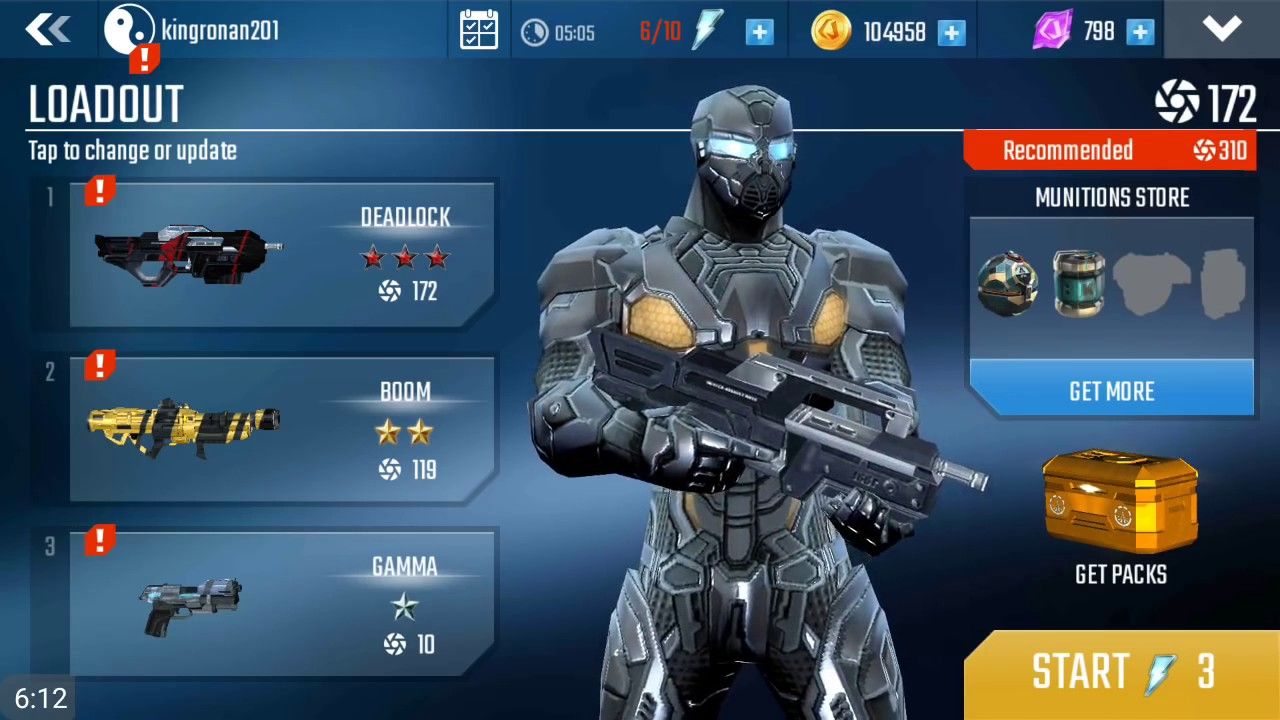This screenshot has width=1280, height=720.
Task: Click the notification badge on Deadlock weapon
Action: [x=99, y=191]
